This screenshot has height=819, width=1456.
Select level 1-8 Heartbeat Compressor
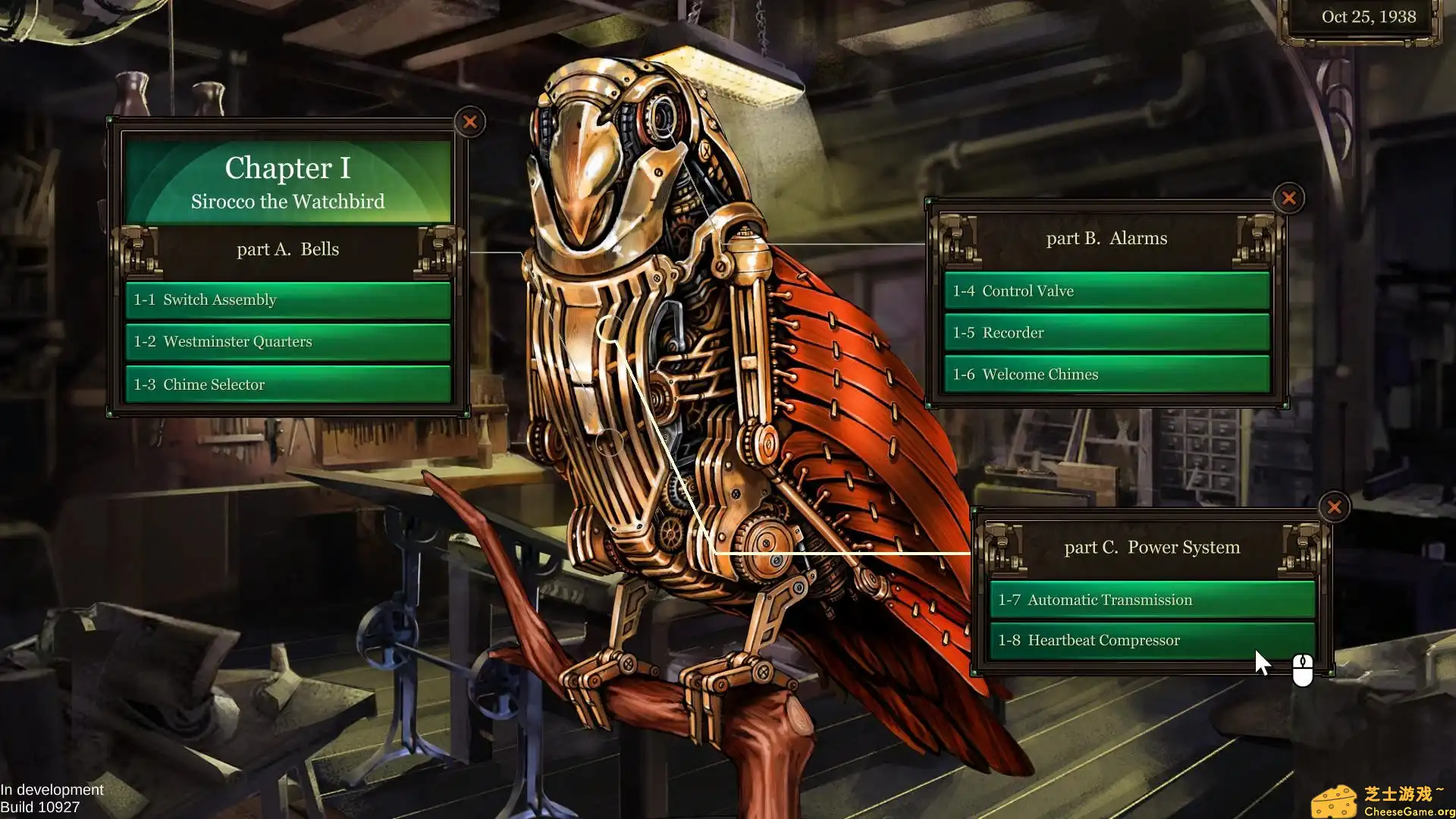click(x=1151, y=640)
